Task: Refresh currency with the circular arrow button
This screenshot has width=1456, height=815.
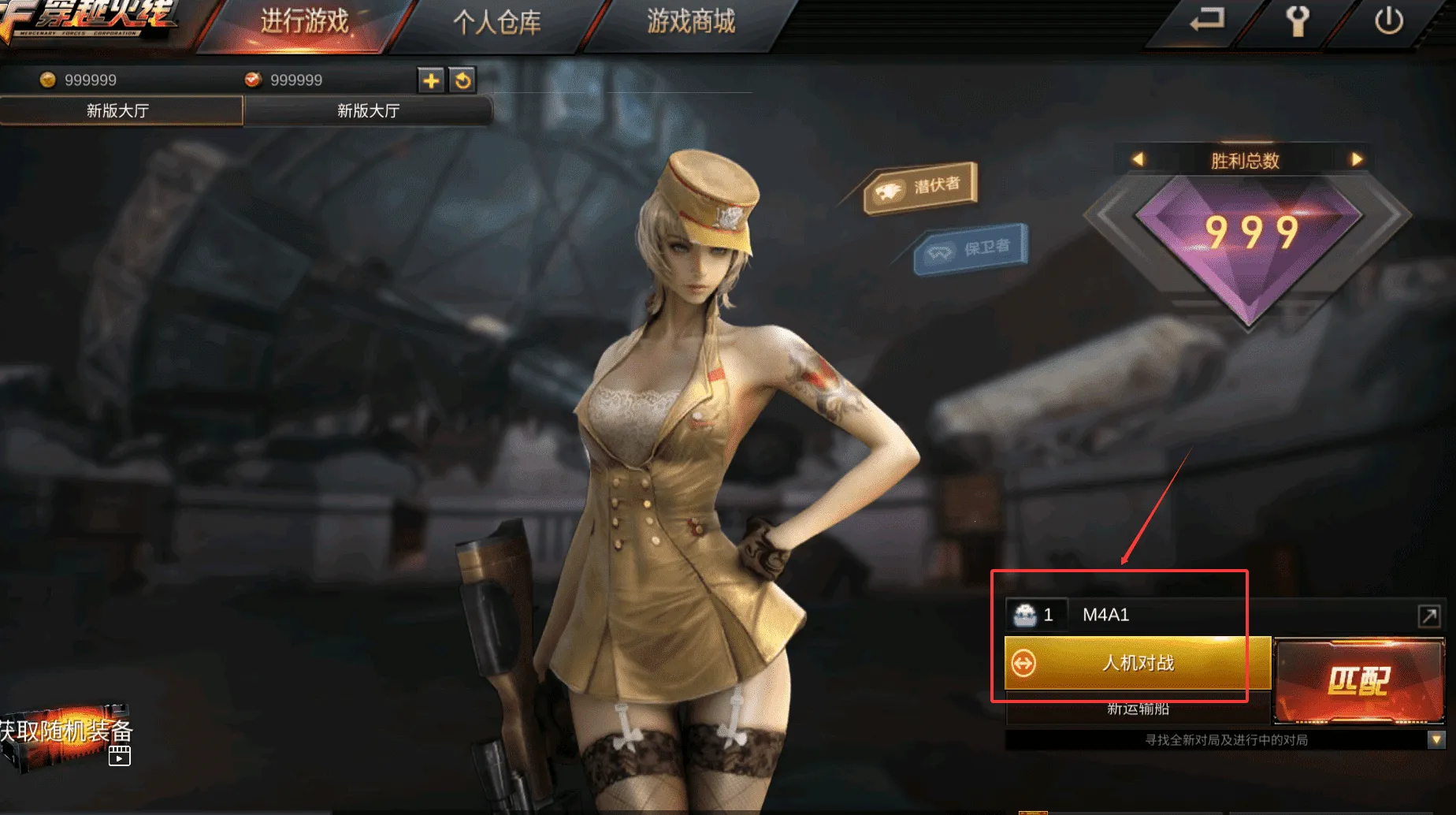Action: [x=463, y=80]
